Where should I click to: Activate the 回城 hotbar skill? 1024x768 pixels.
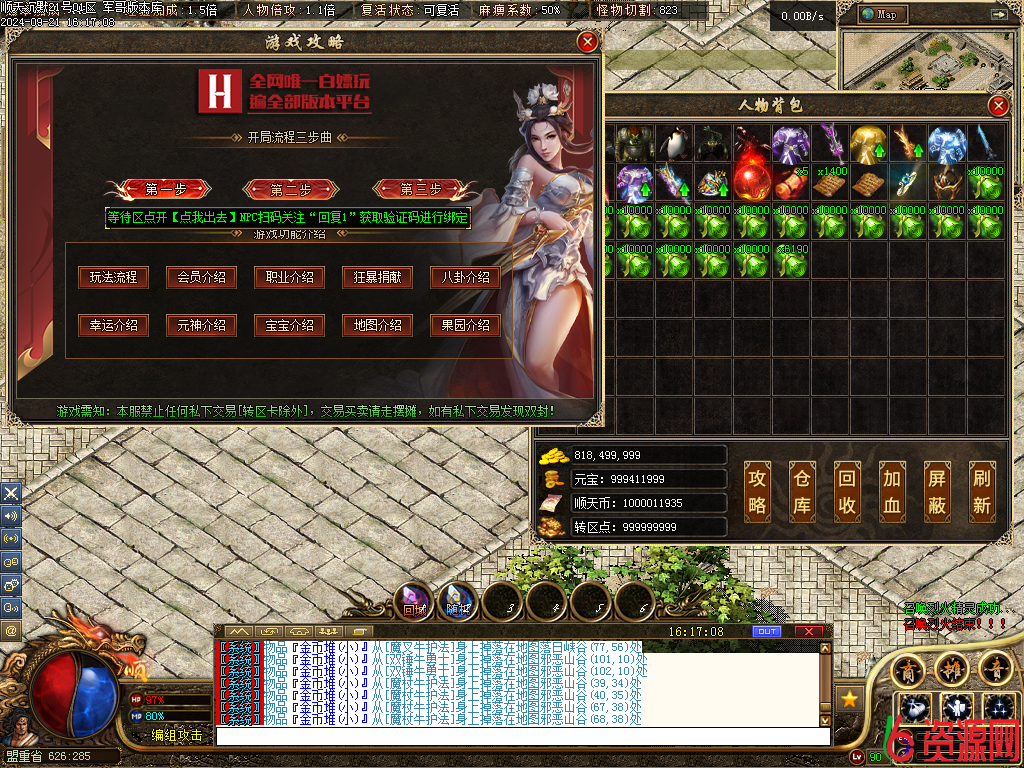pyautogui.click(x=414, y=601)
